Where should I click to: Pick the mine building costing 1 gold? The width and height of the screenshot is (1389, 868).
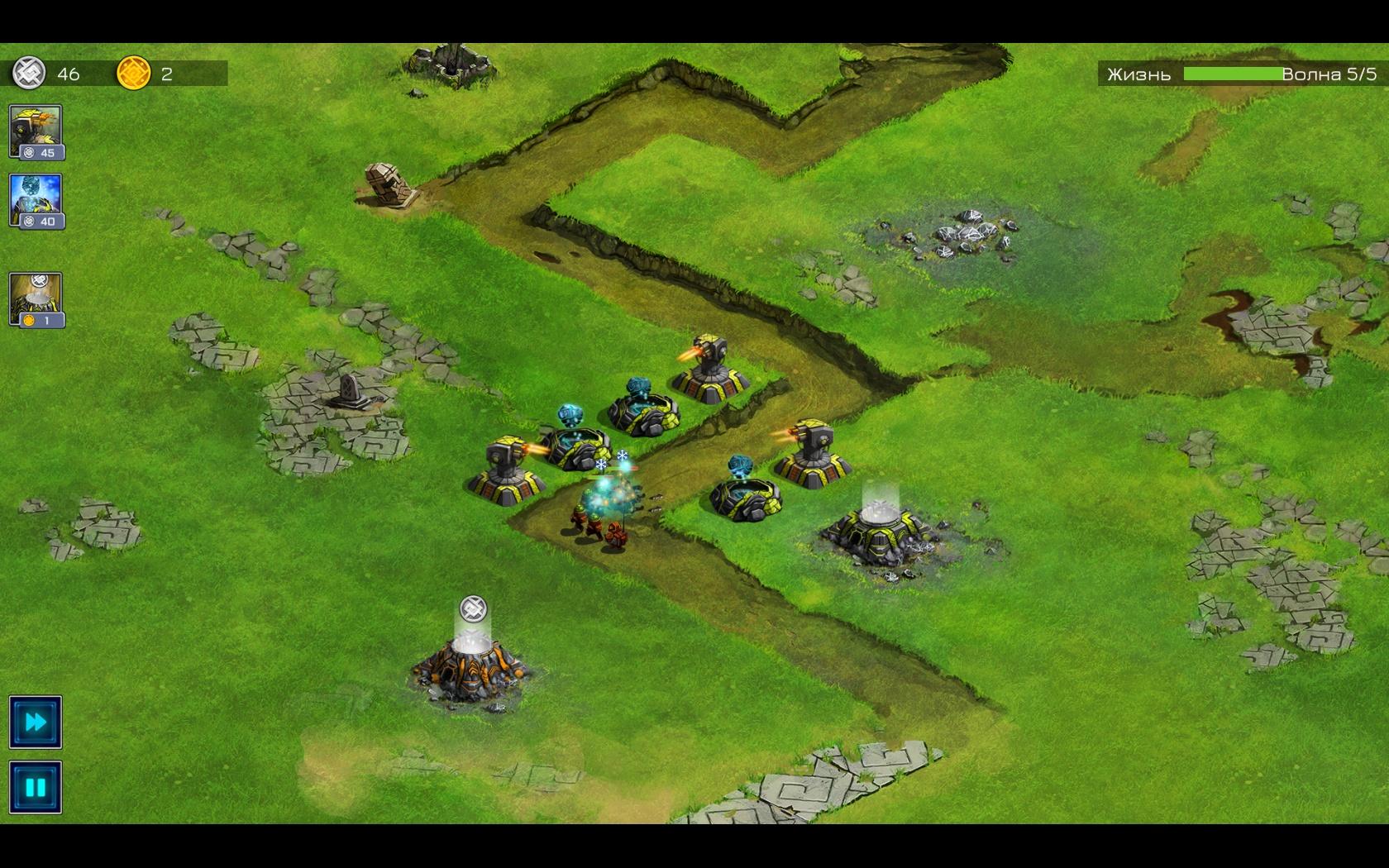point(36,300)
